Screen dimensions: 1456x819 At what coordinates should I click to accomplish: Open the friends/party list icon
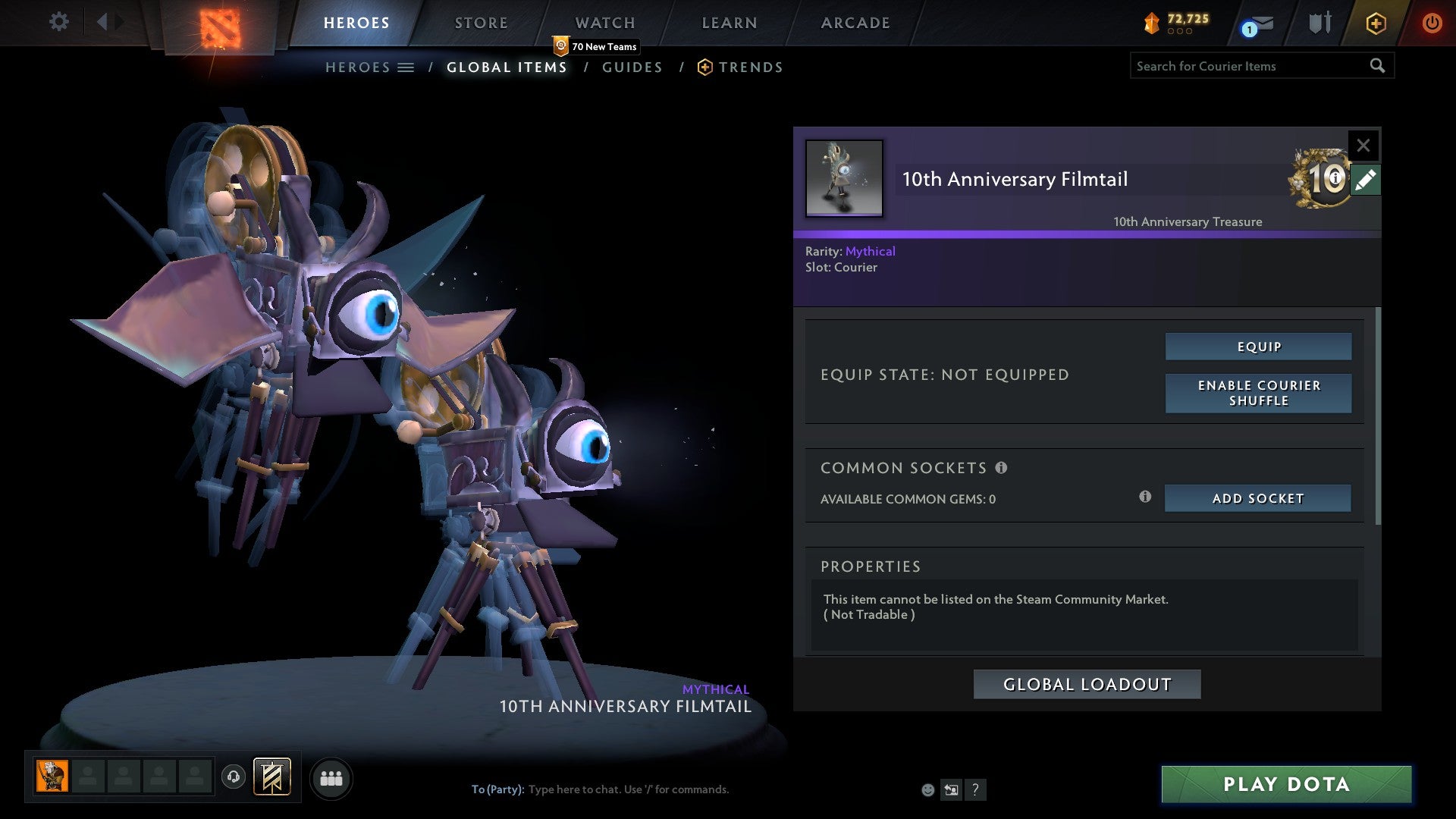coord(331,777)
